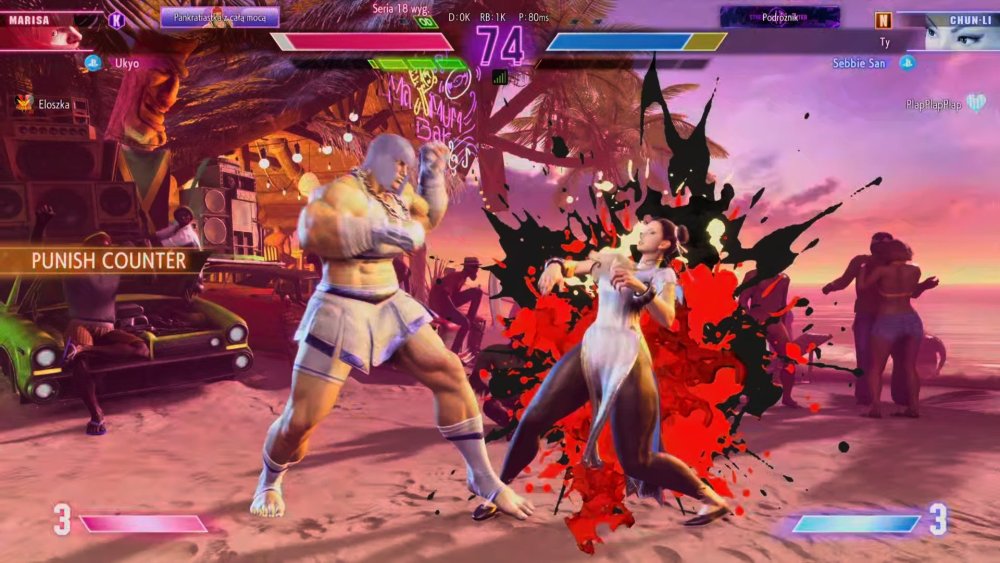Viewport: 1000px width, 563px height.
Task: Select the Podróżnik title plate
Action: [x=779, y=17]
